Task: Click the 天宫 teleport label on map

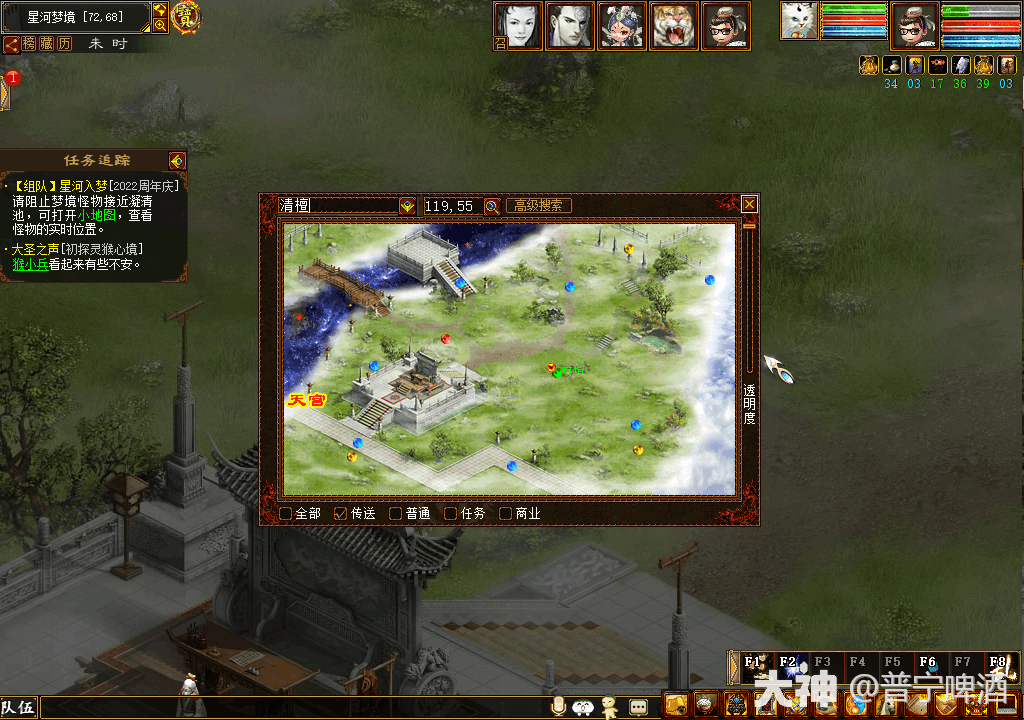Action: [x=307, y=400]
